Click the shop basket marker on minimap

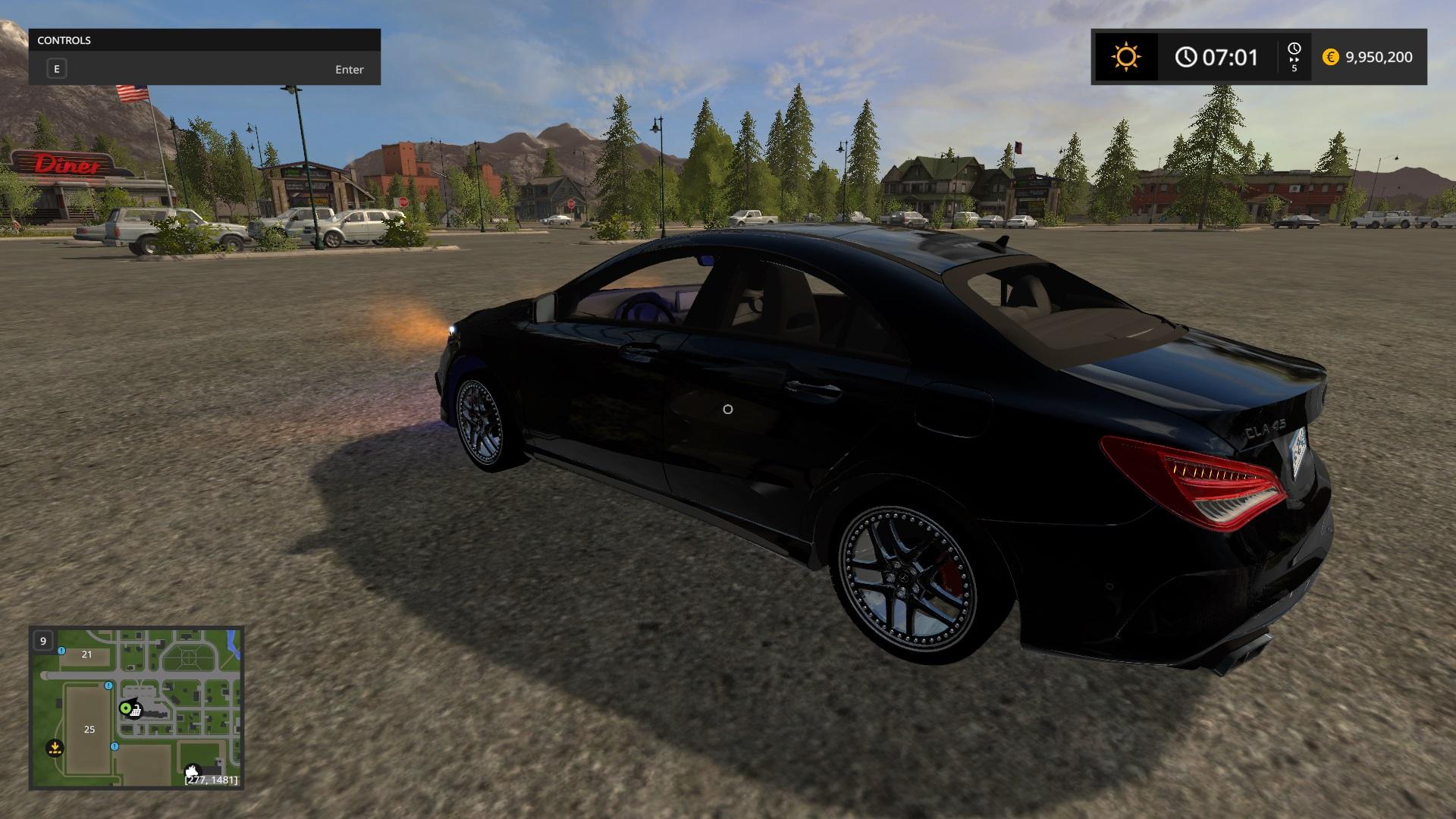[136, 711]
